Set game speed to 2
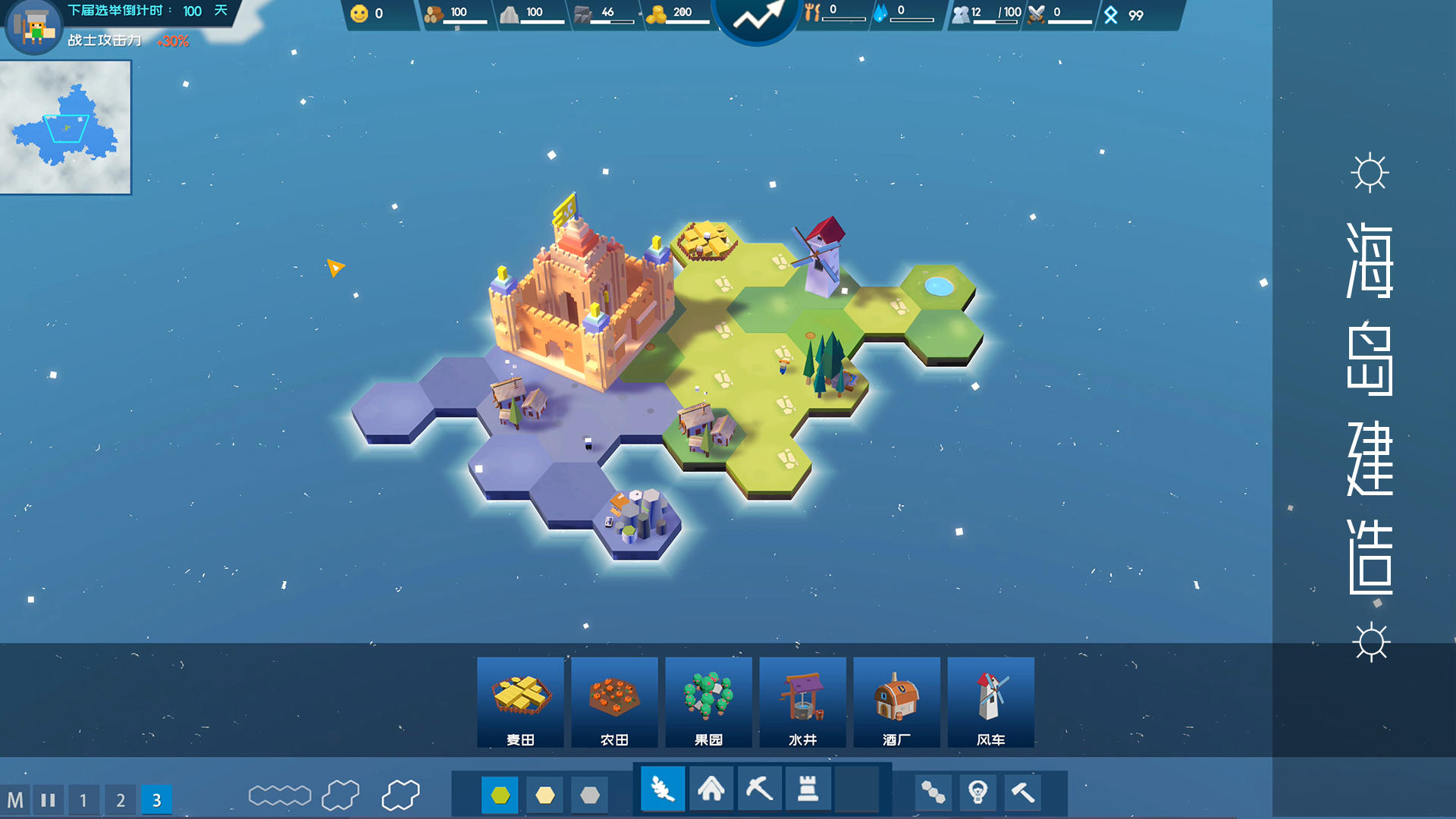The image size is (1456, 819). click(120, 800)
